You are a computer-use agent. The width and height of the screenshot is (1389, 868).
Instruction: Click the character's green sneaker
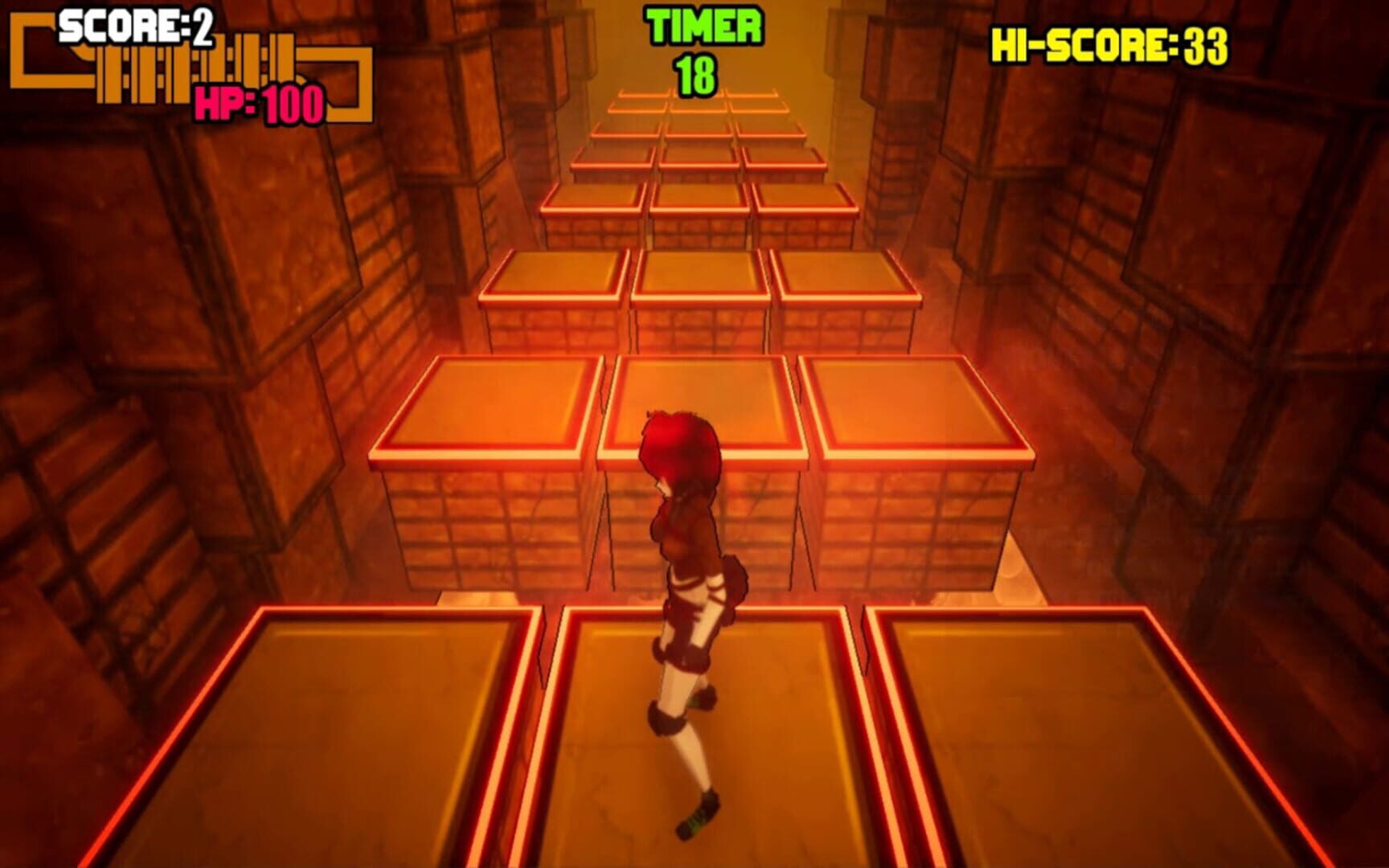click(696, 812)
